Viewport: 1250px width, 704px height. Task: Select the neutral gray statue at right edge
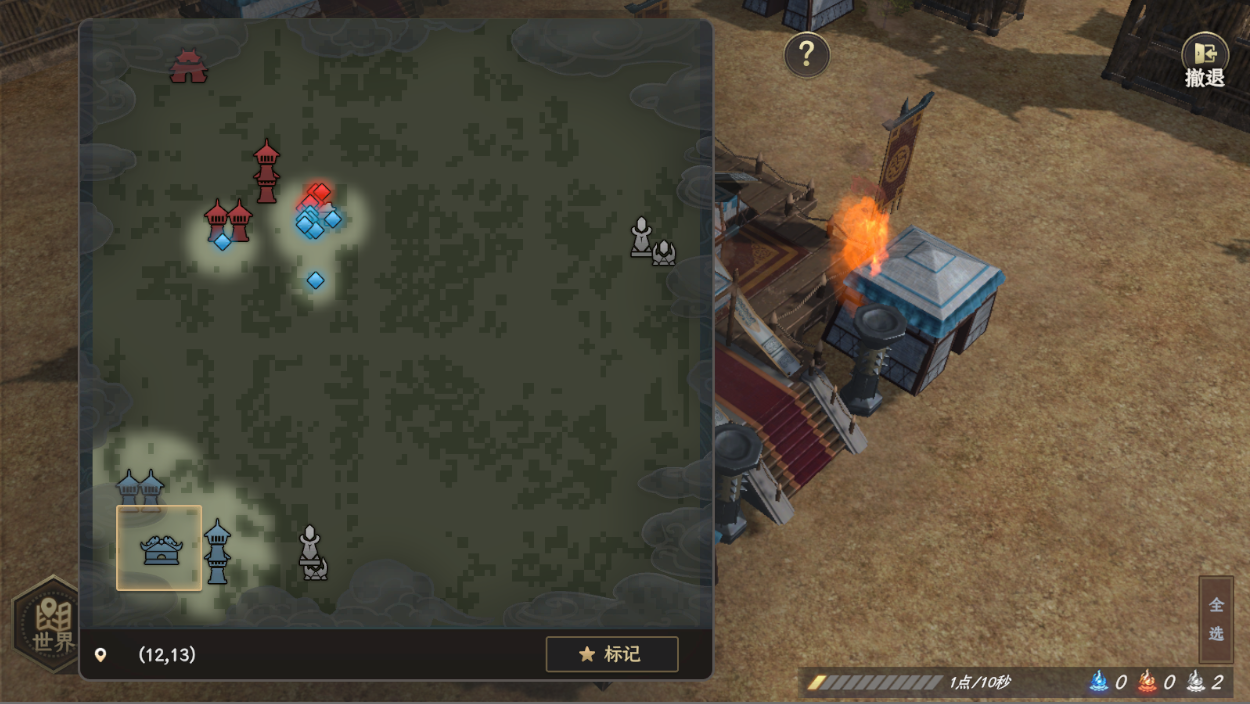coord(651,241)
